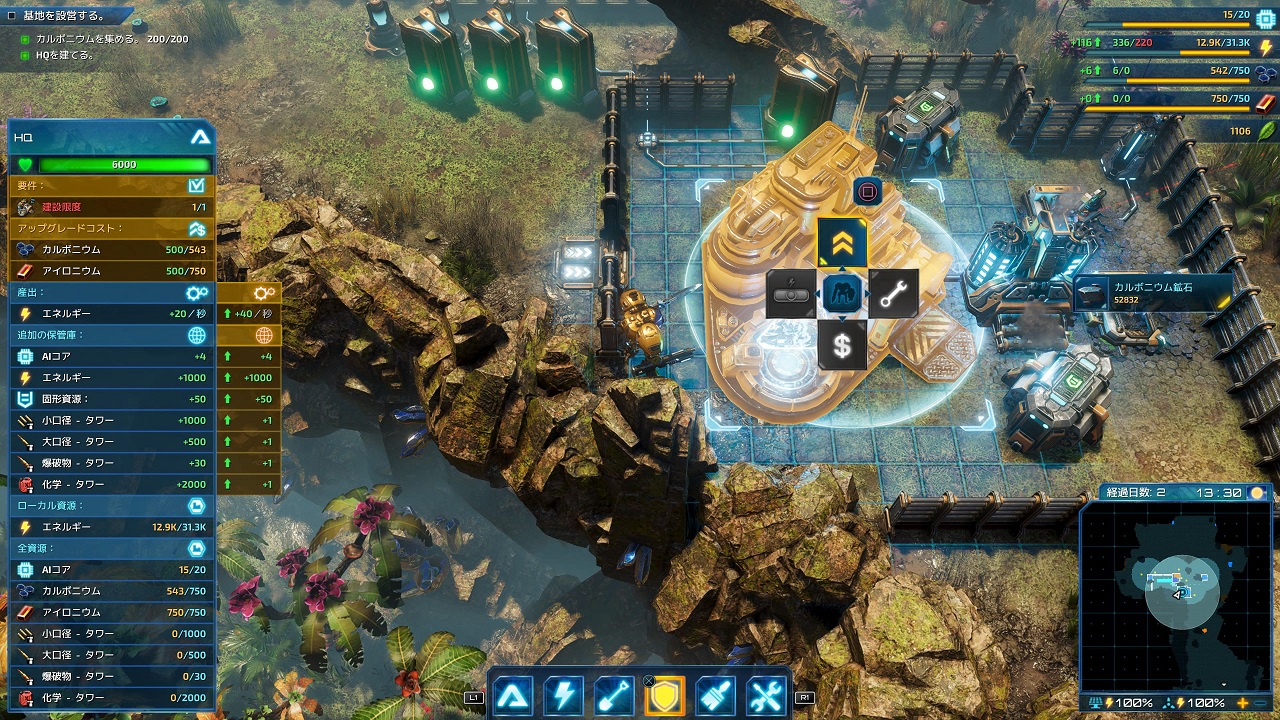
Task: Open the lightning bolt energy build category
Action: (x=563, y=696)
